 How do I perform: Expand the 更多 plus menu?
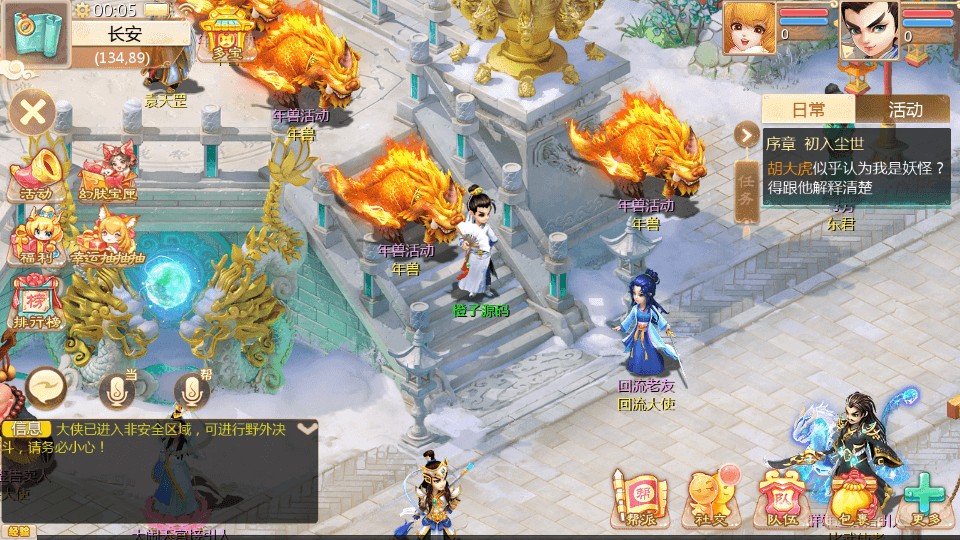coord(927,498)
